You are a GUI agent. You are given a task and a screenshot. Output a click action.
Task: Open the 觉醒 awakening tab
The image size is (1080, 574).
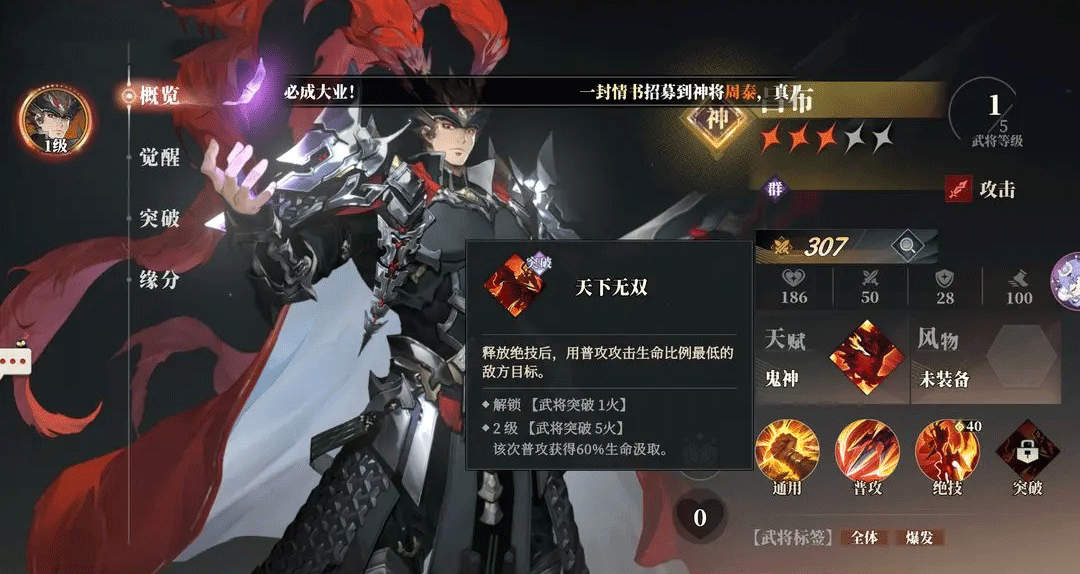pyautogui.click(x=159, y=157)
